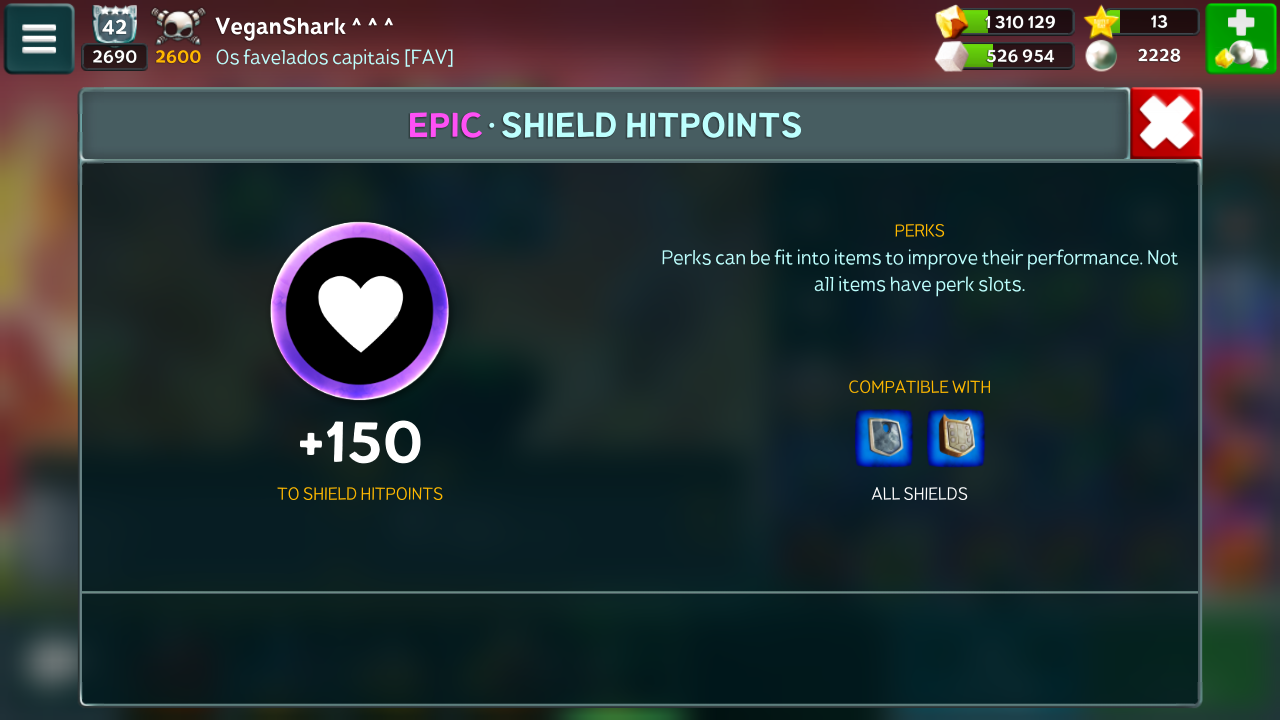
Task: Select the blue wooden shield icon
Action: coord(956,439)
